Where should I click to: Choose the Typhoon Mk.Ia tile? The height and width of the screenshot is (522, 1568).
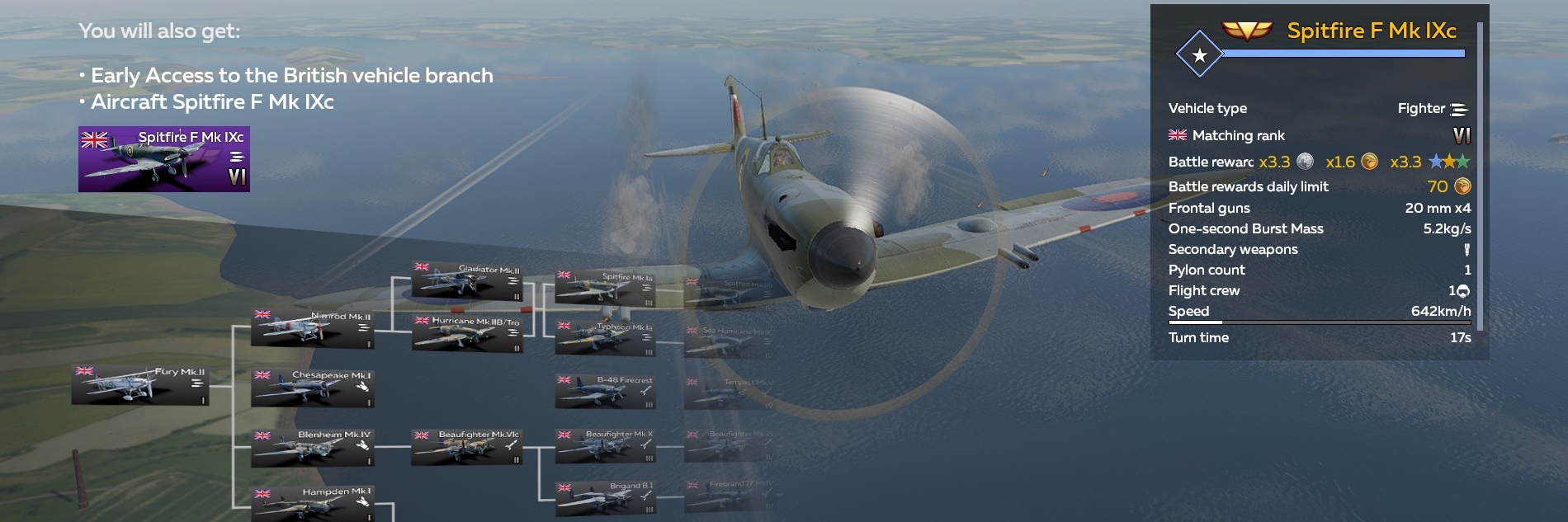point(607,338)
